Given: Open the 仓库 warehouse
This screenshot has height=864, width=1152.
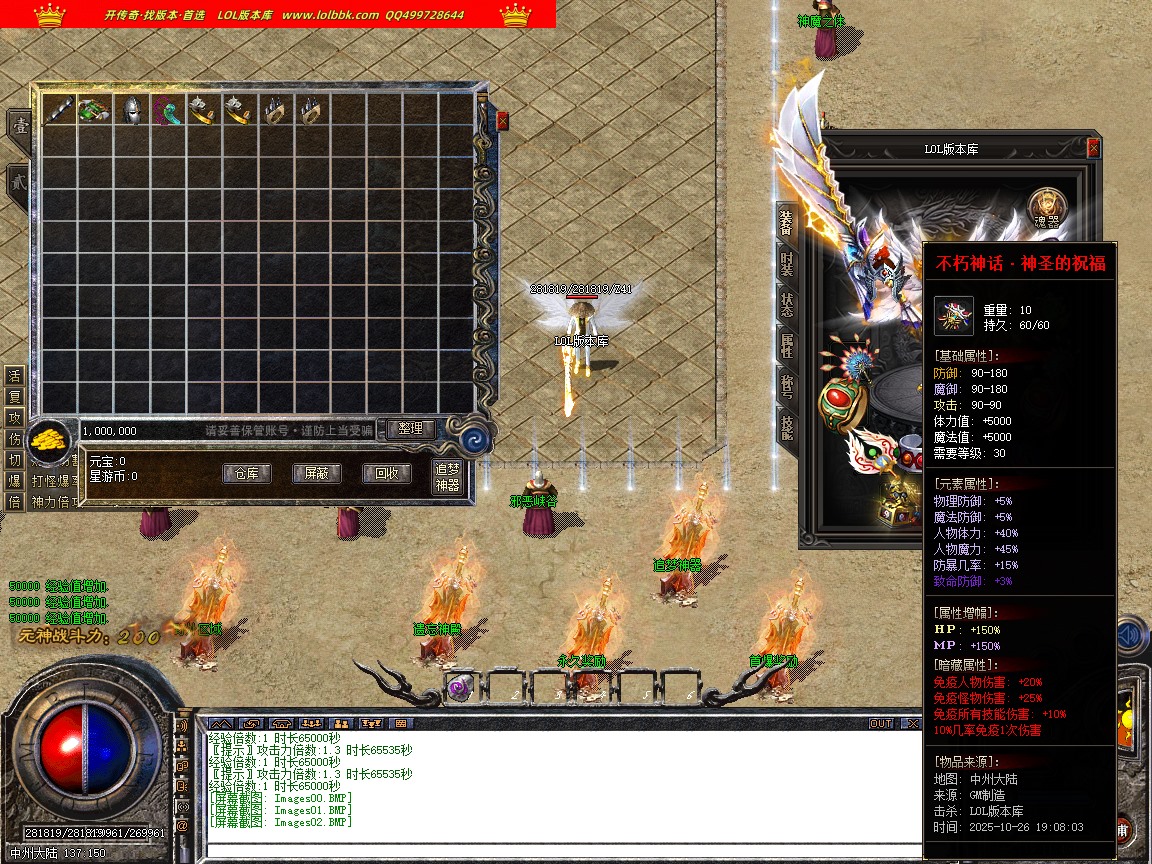Looking at the screenshot, I should (246, 473).
